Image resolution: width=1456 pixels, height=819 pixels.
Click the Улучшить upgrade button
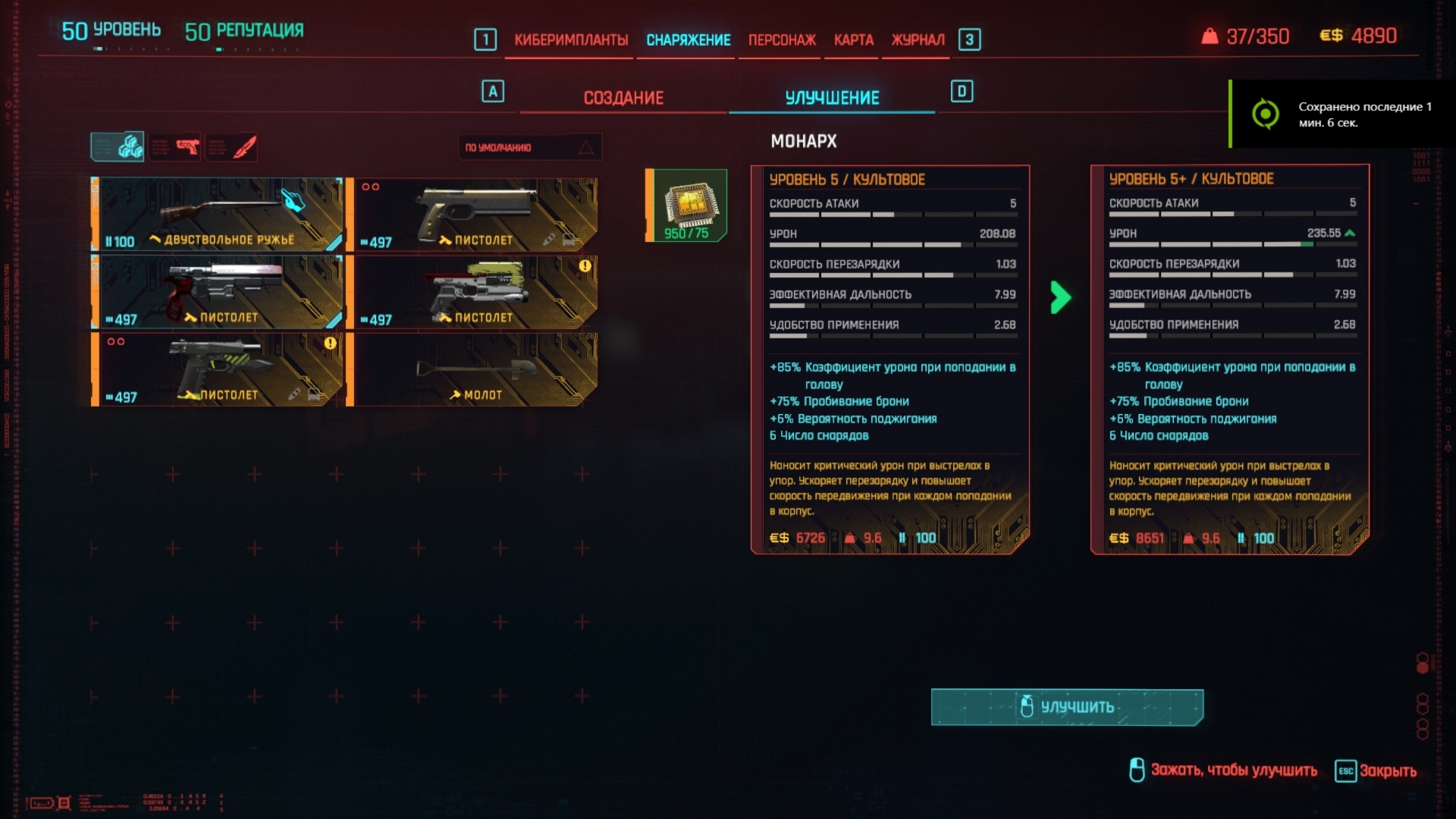(1067, 707)
